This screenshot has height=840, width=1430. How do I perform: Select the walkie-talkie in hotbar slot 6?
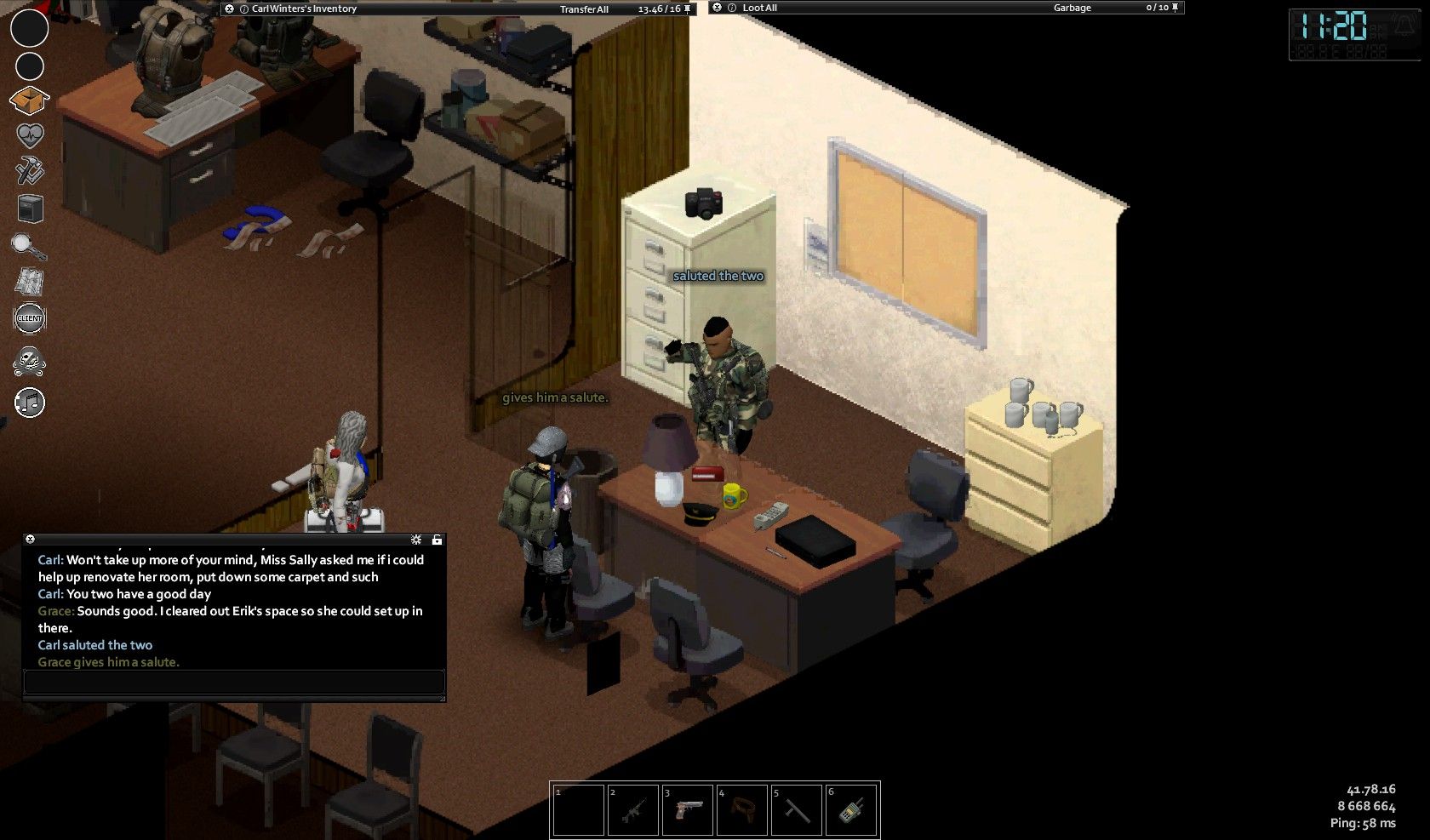coord(850,810)
